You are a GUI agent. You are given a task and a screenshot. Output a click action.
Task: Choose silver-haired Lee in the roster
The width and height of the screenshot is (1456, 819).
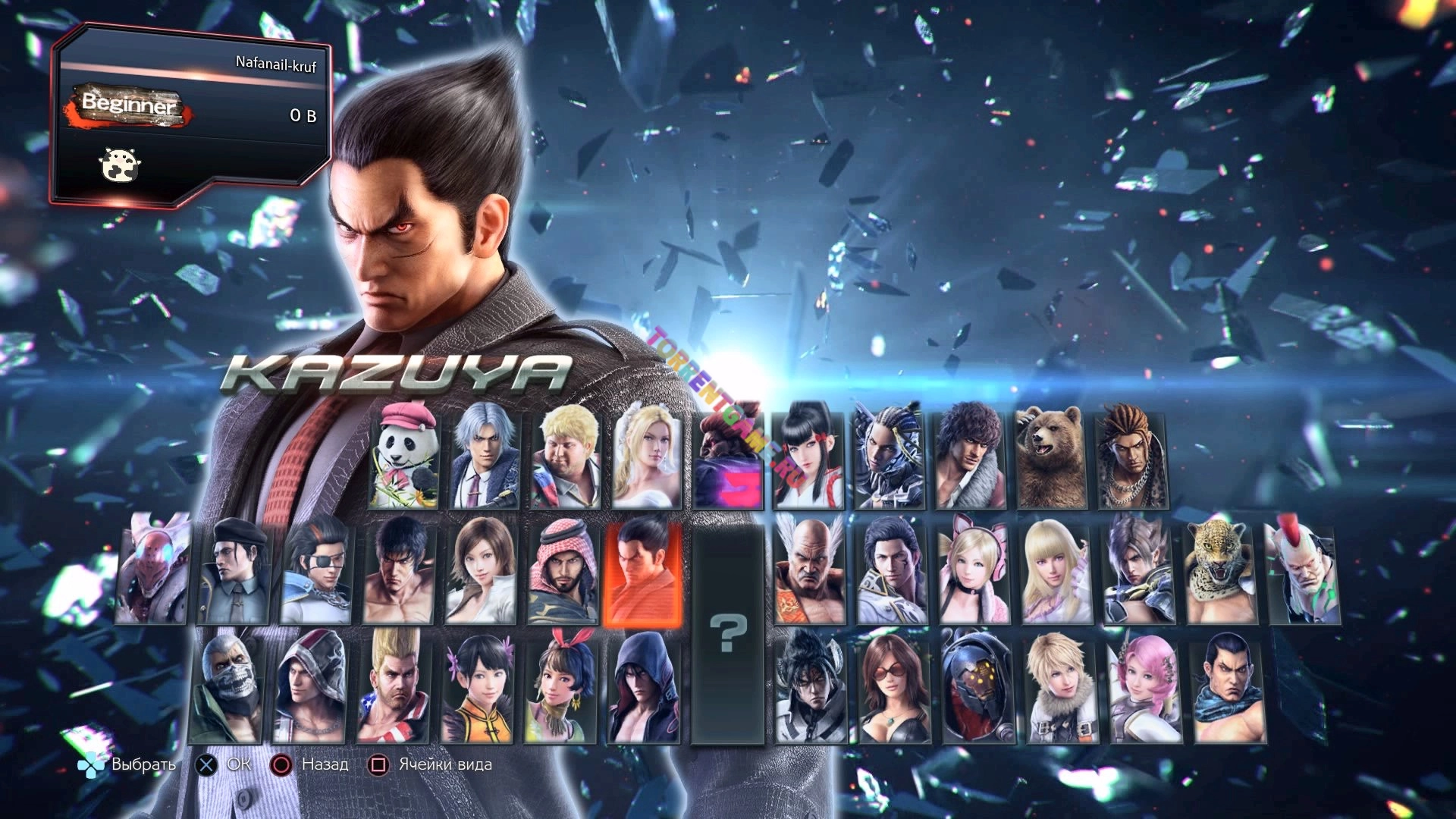(x=485, y=457)
